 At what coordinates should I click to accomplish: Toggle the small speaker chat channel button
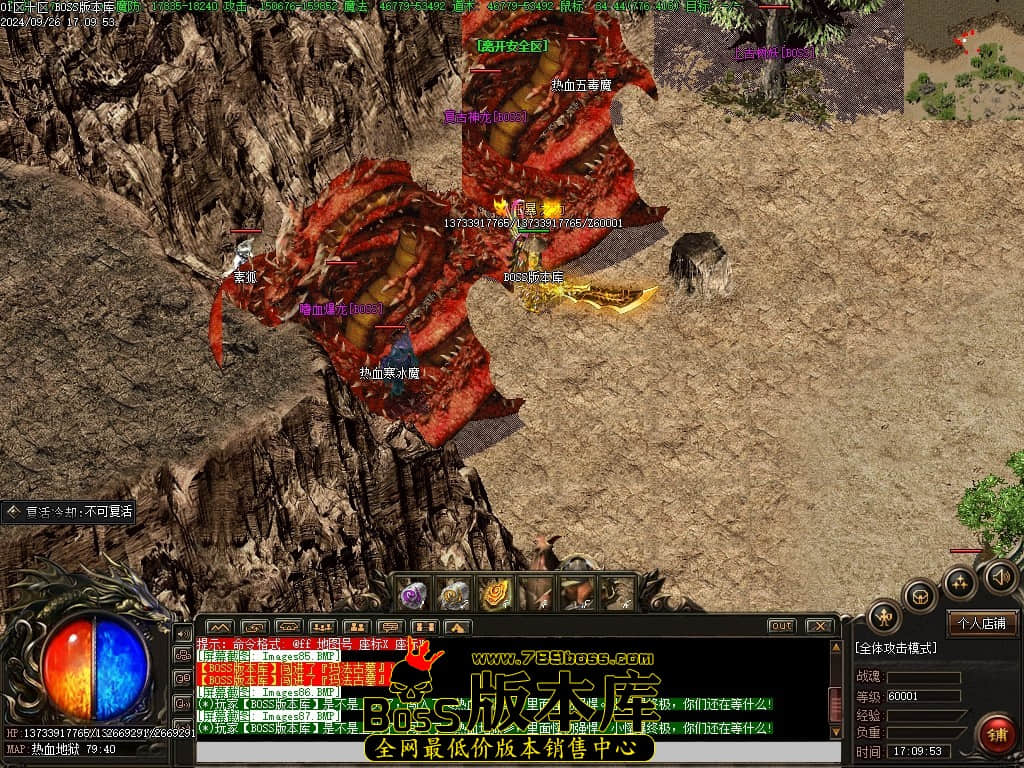pos(183,633)
